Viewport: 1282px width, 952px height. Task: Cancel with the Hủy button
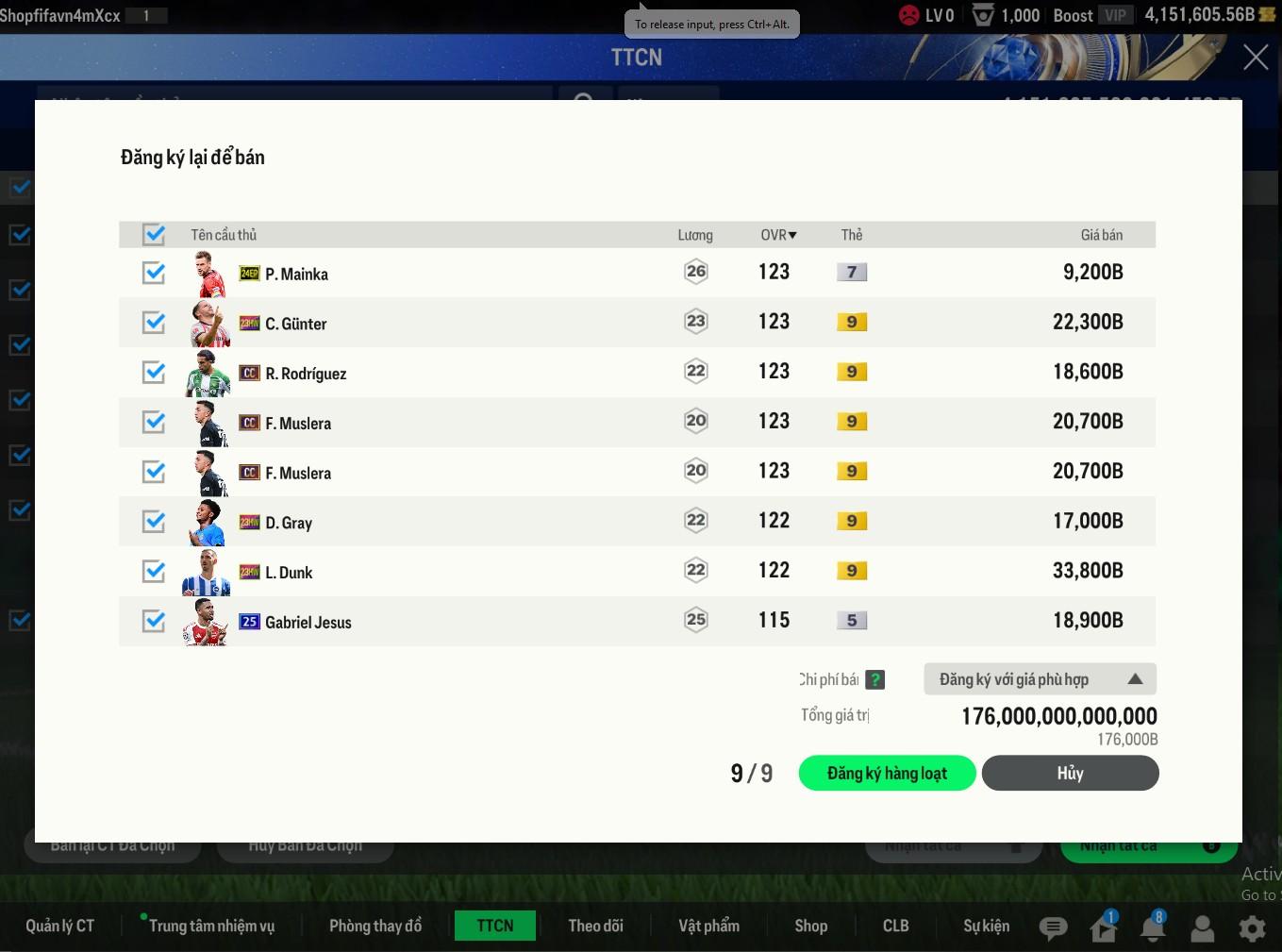tap(1070, 773)
